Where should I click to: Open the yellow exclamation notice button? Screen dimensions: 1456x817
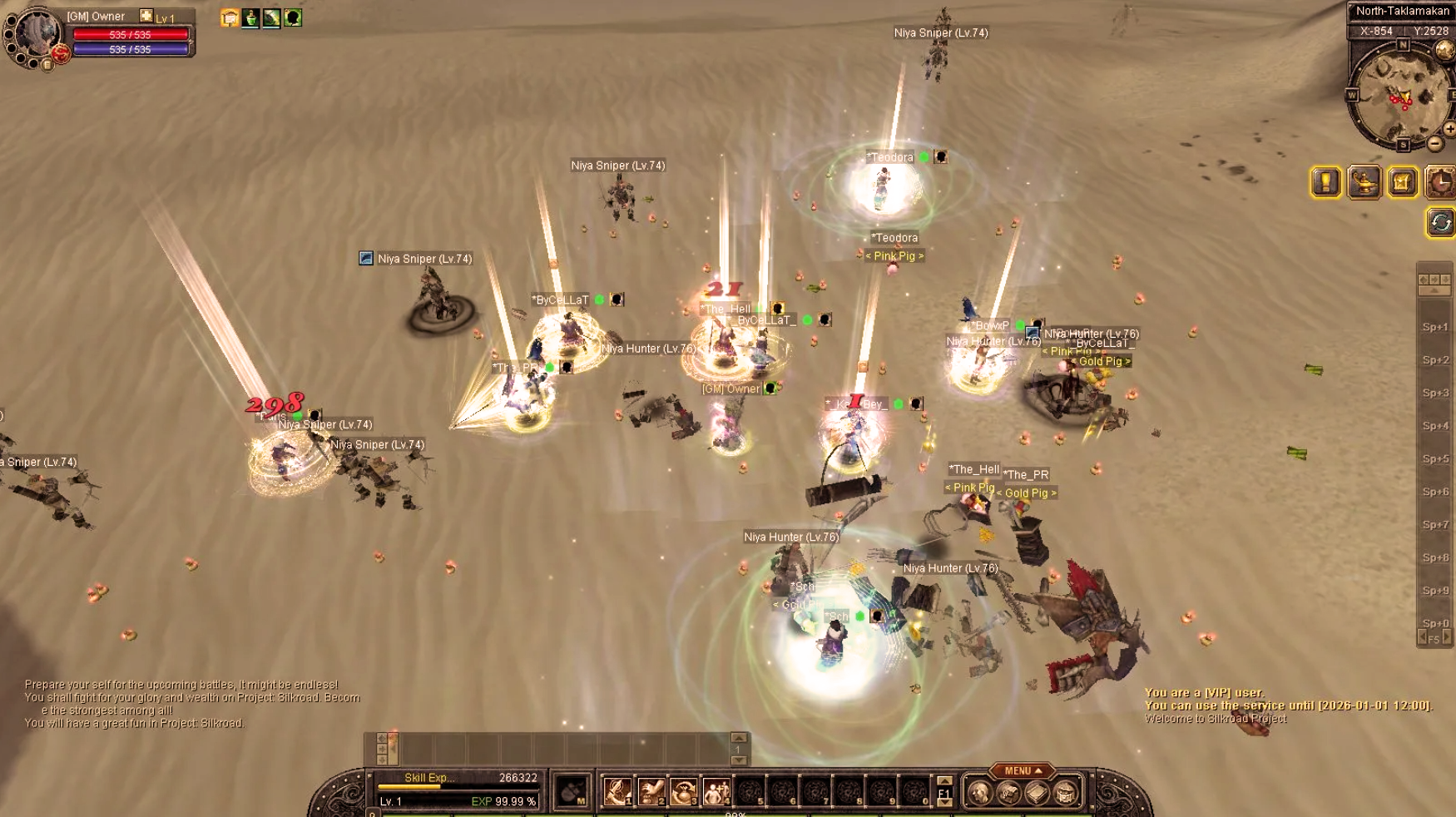click(x=1325, y=182)
